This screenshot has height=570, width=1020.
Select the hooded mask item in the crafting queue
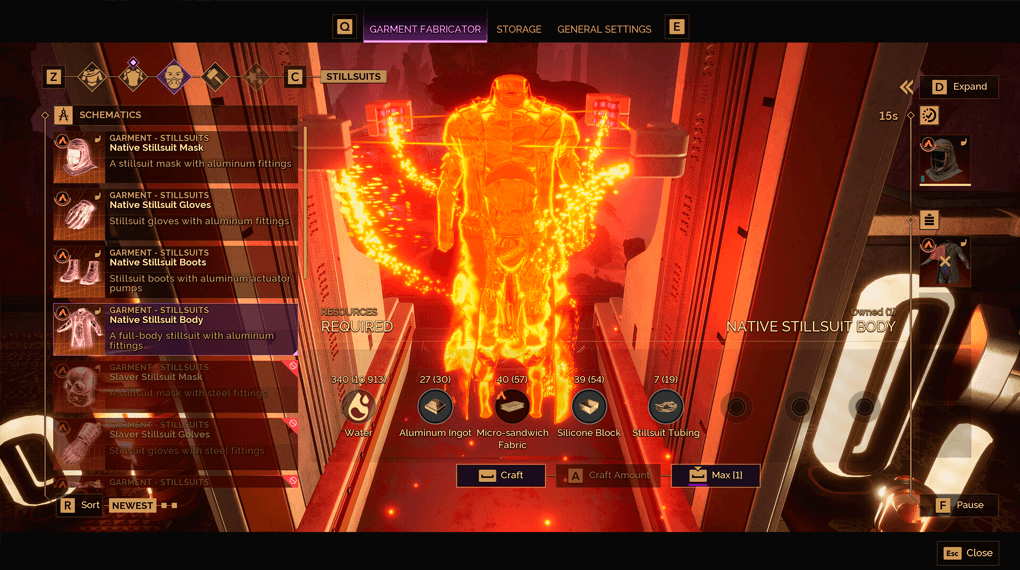click(945, 161)
